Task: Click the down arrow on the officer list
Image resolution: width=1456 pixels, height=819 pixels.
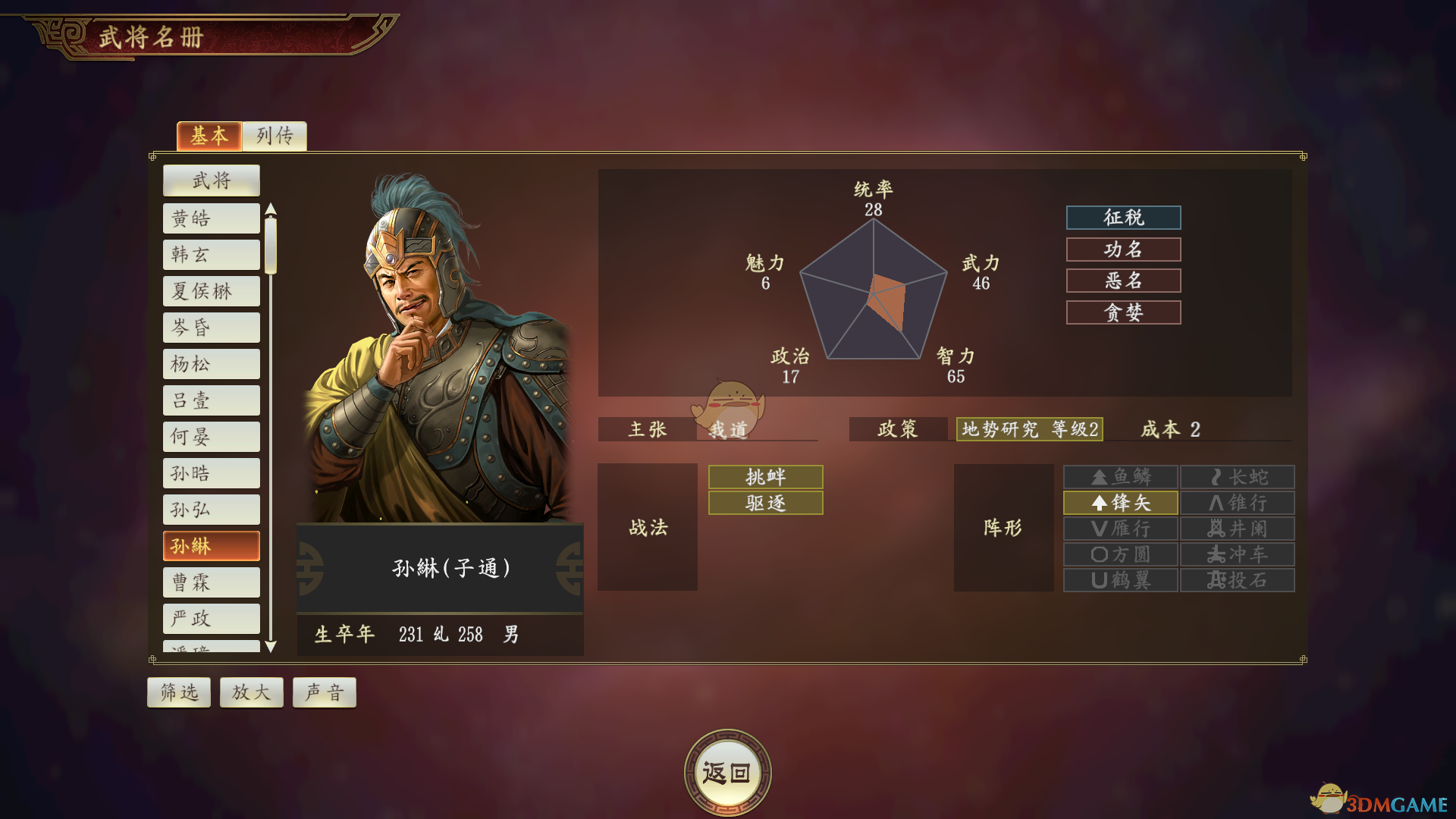Action: pyautogui.click(x=271, y=646)
